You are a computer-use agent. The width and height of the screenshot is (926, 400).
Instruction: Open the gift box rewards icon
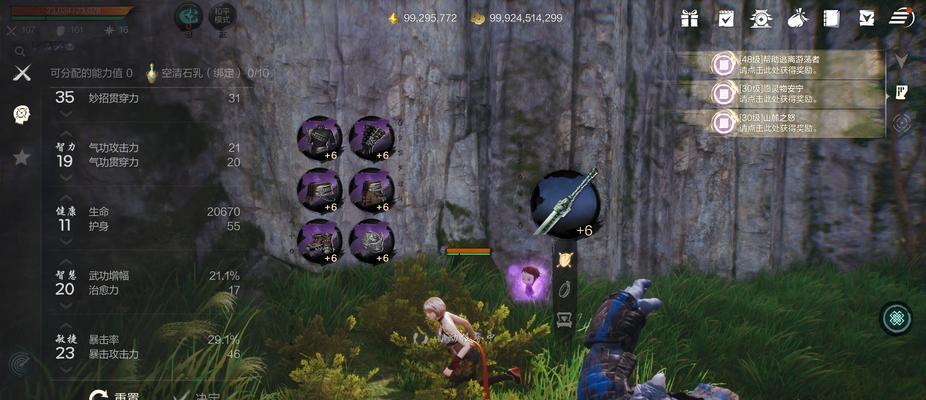pos(690,18)
